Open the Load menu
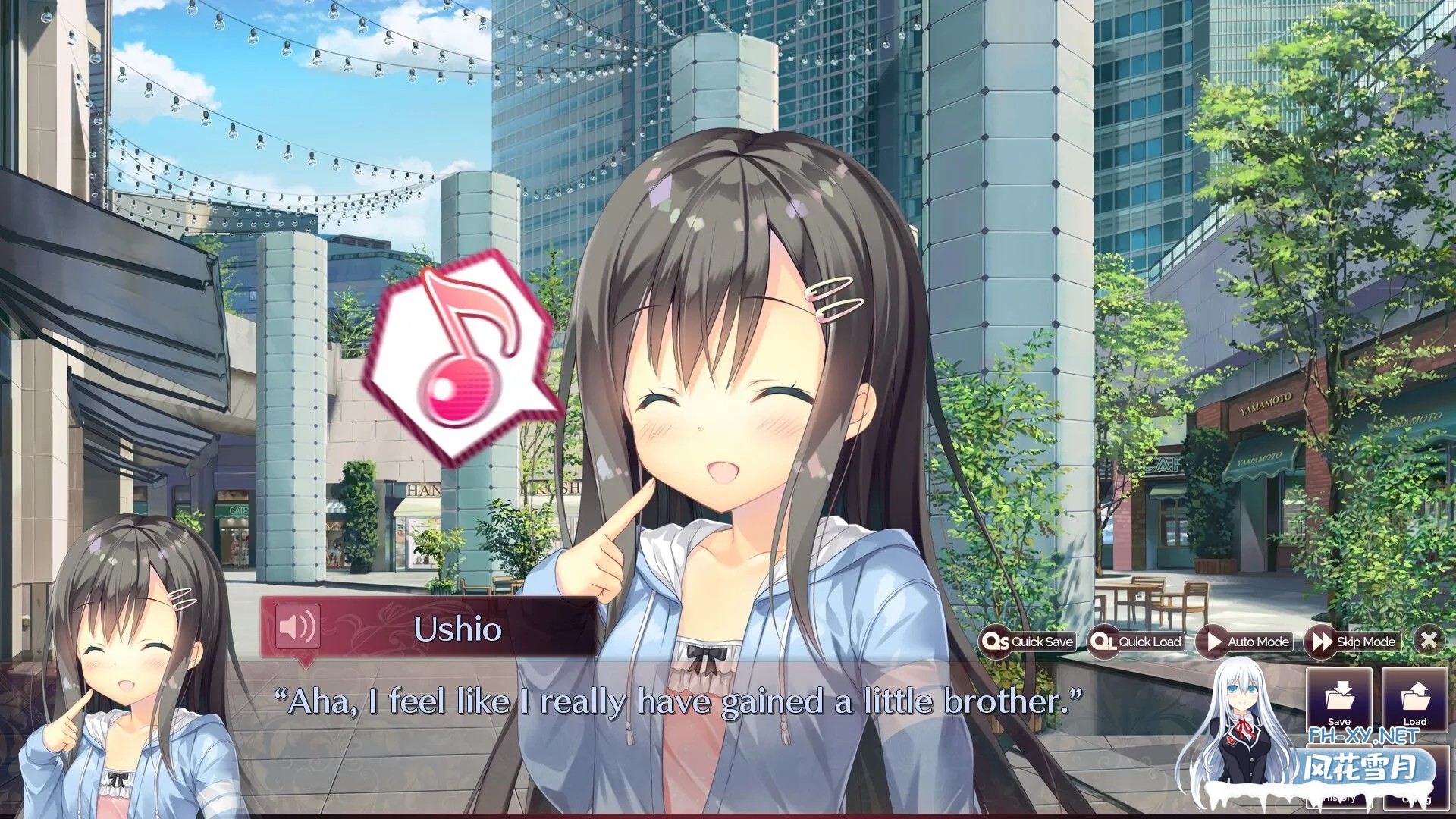 (x=1414, y=699)
